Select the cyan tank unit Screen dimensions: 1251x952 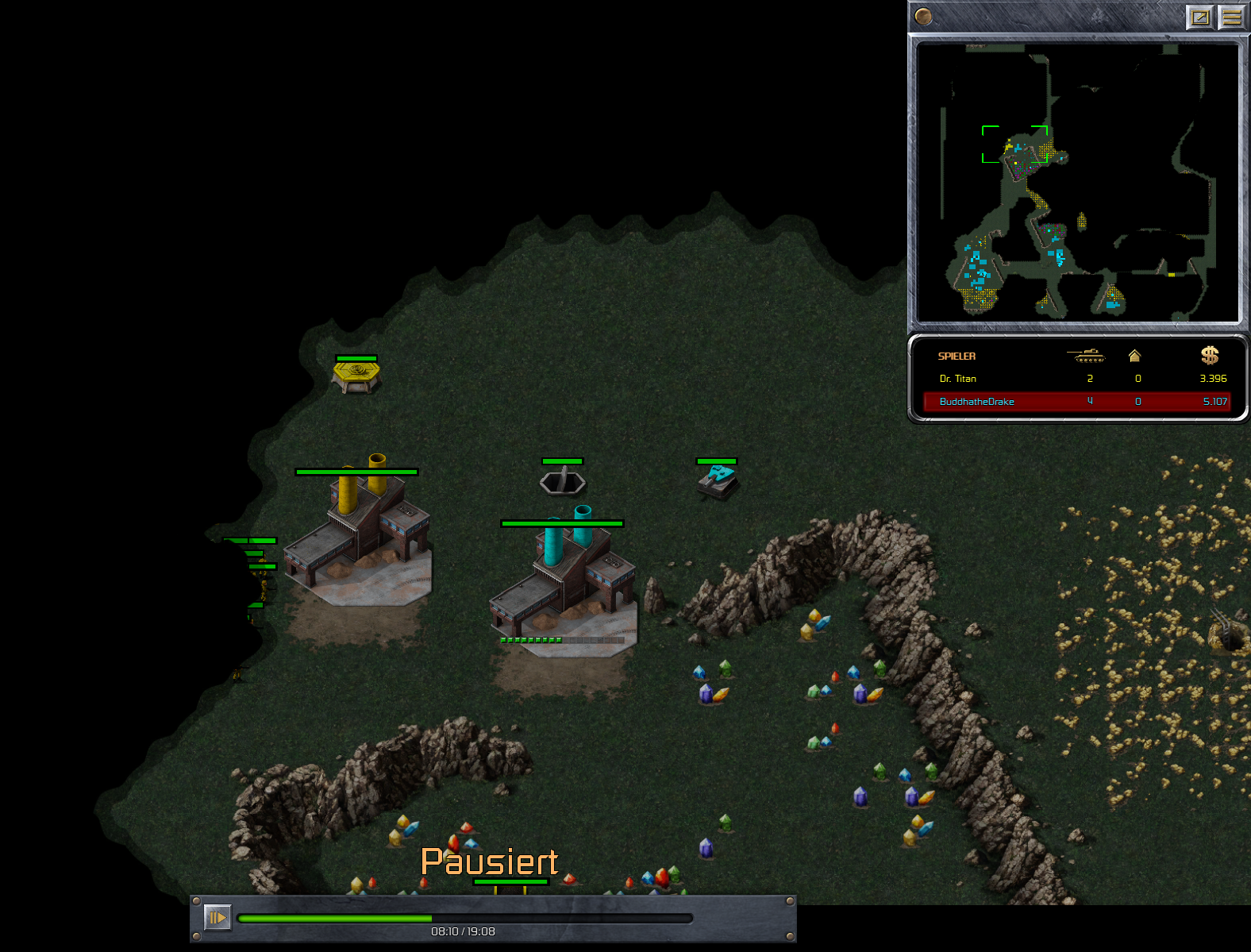coord(718,481)
